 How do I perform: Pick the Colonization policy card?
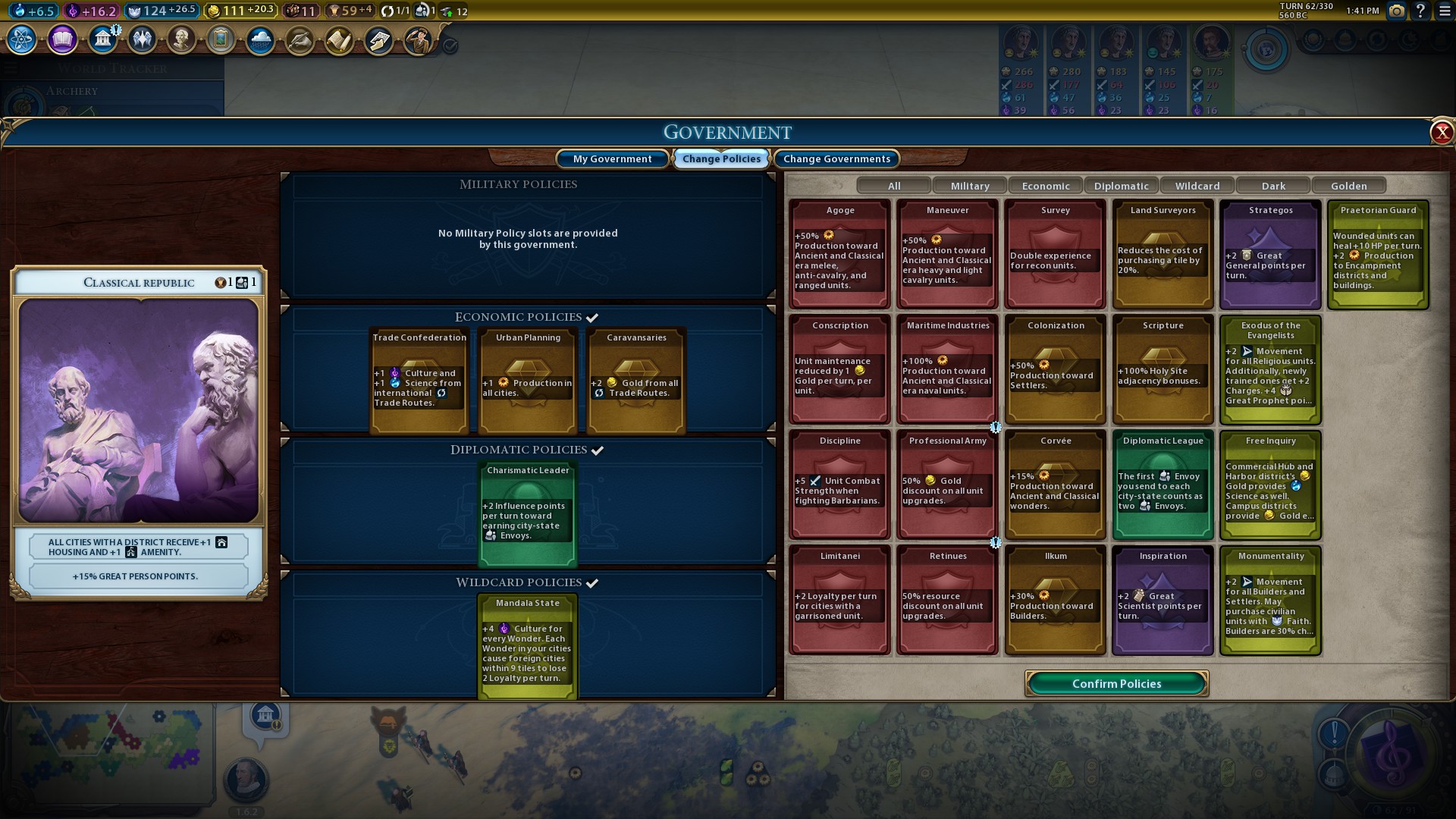(1055, 370)
